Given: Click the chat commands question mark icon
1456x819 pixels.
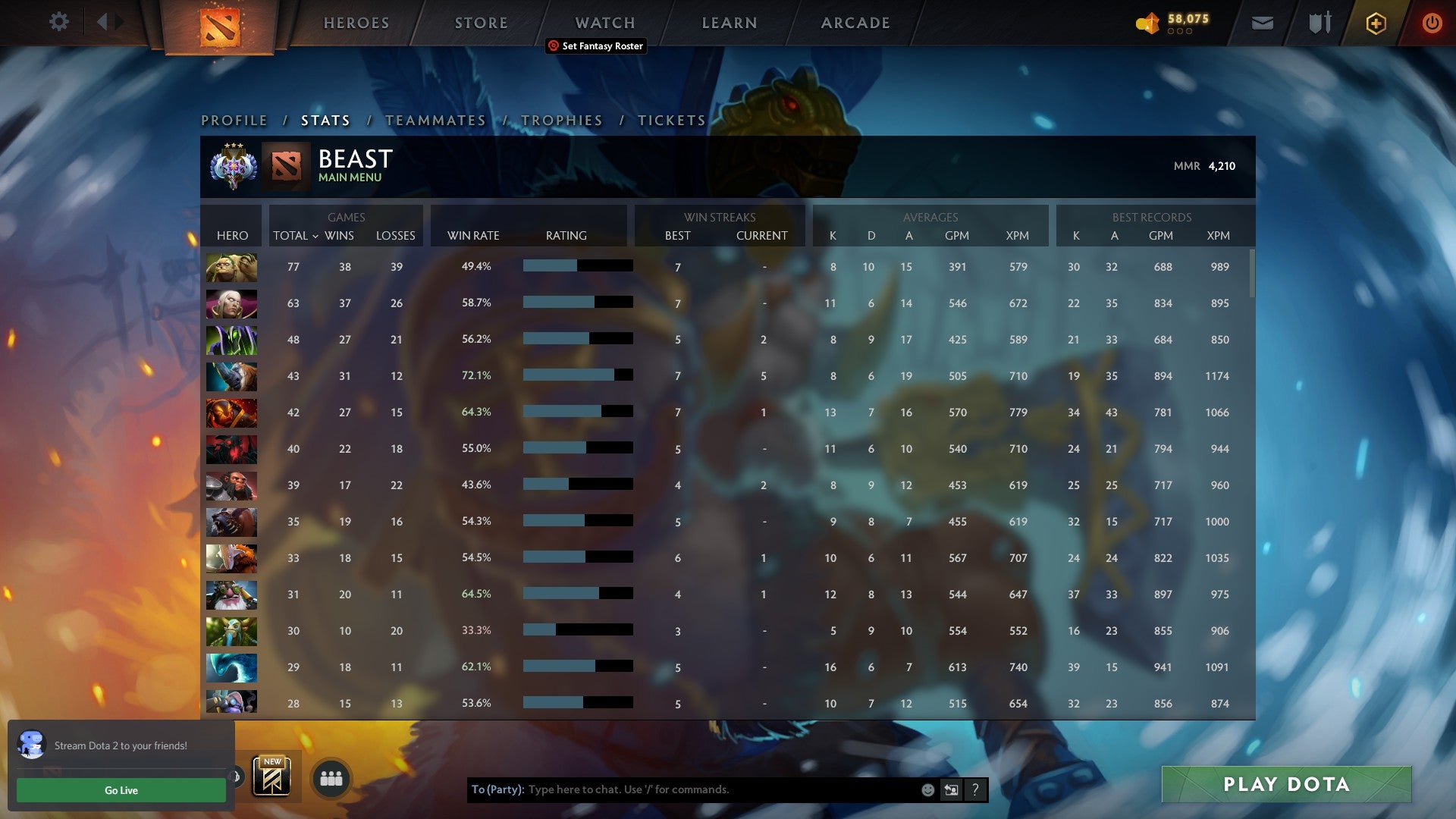Looking at the screenshot, I should point(975,789).
